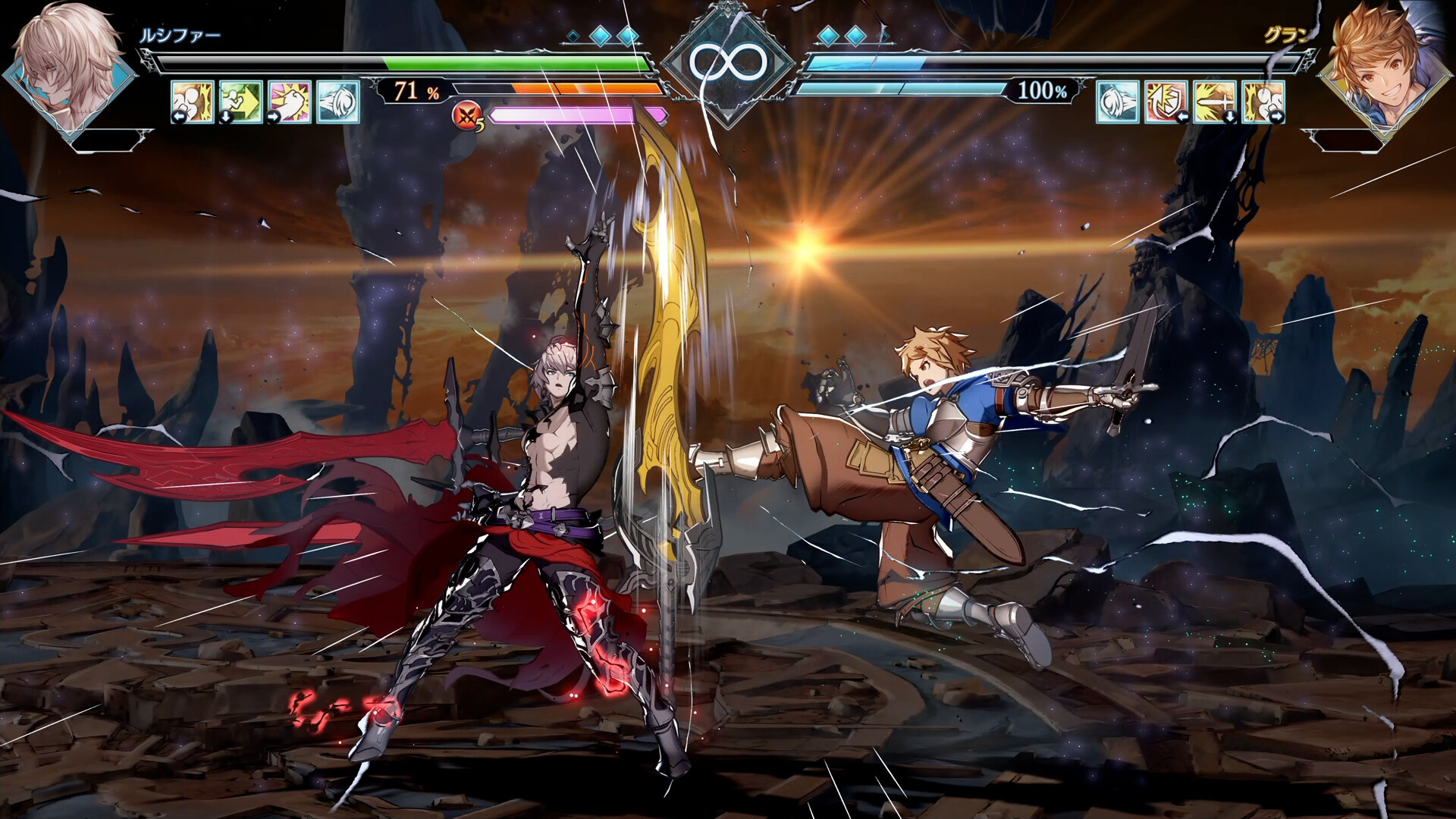1456x819 pixels.
Task: Select Gran's rightmost grab skill icon
Action: [x=1263, y=102]
